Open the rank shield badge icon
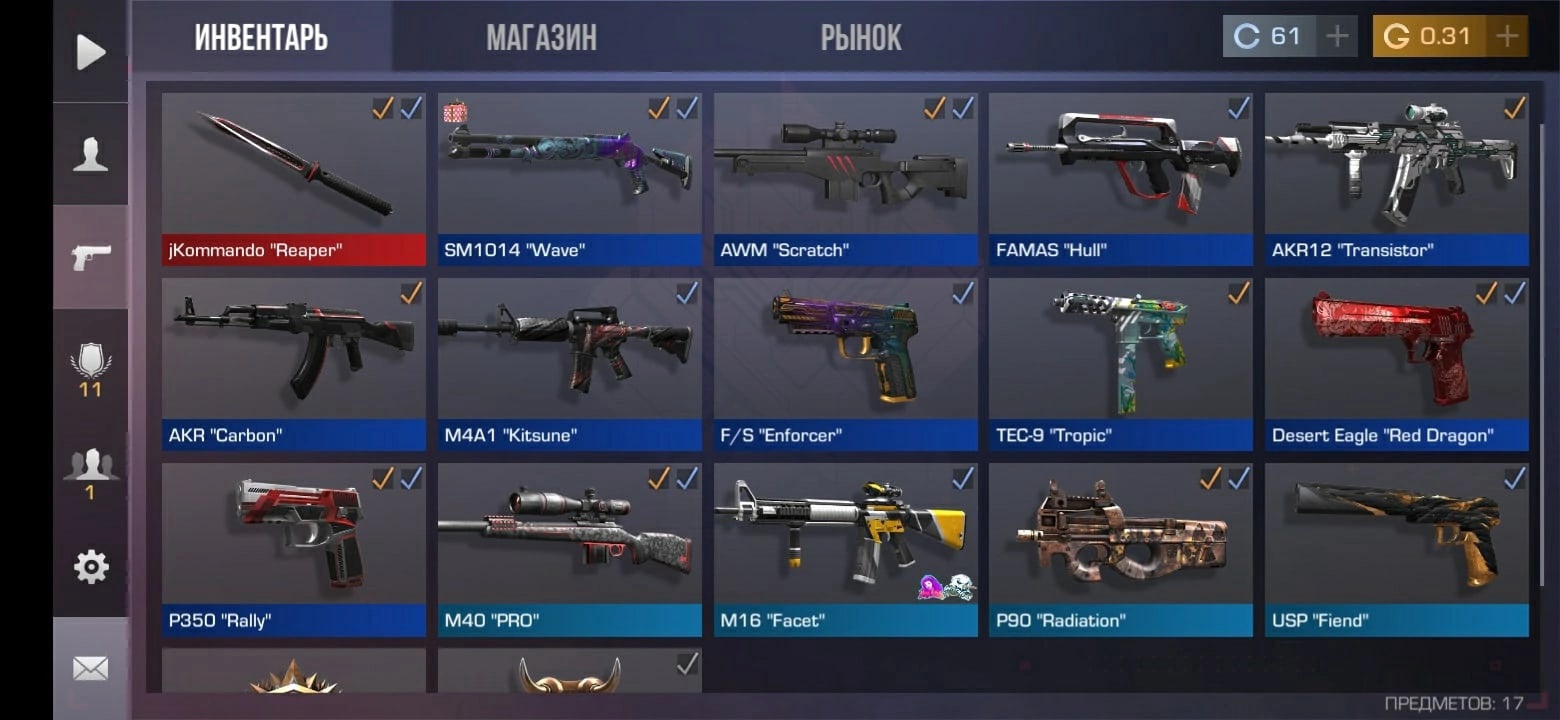The width and height of the screenshot is (1560, 720). pos(90,368)
